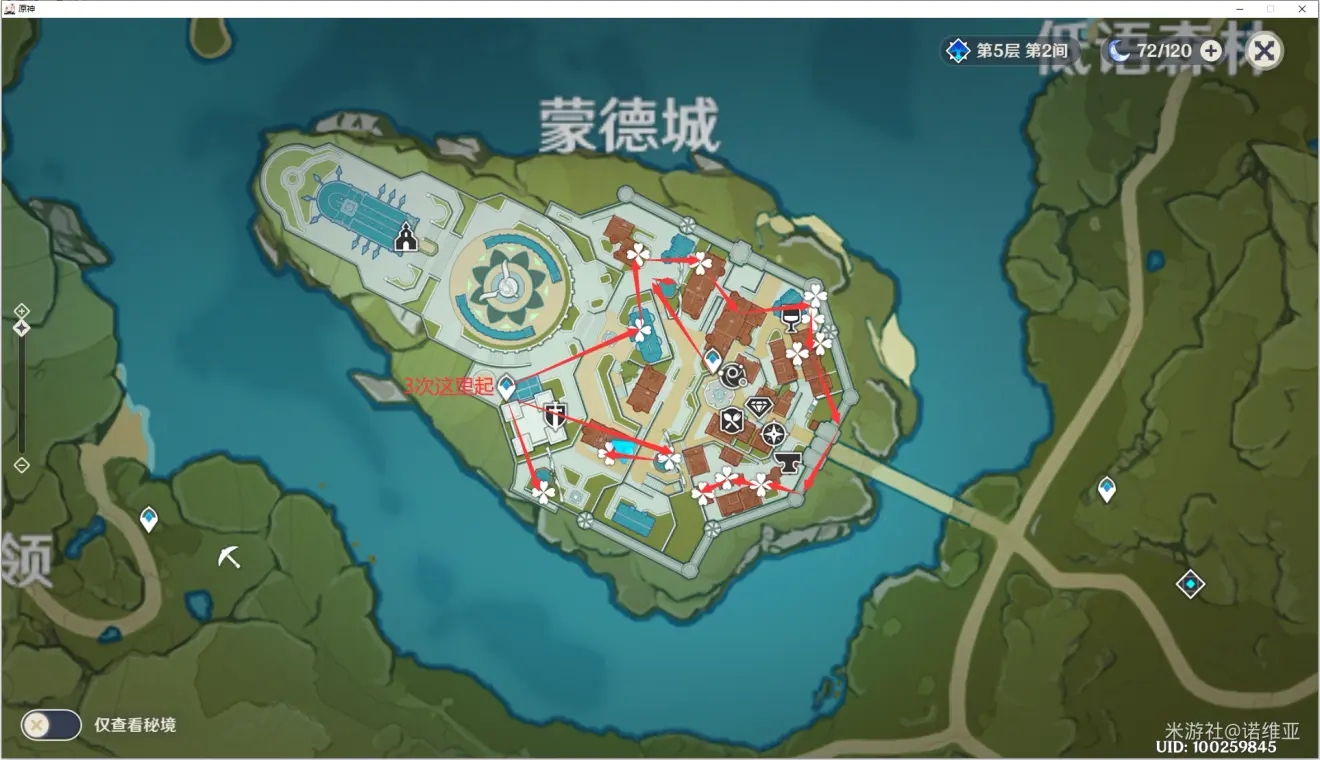Toggle the 仅查看秘境 switch
This screenshot has height=760, width=1320.
[50, 725]
